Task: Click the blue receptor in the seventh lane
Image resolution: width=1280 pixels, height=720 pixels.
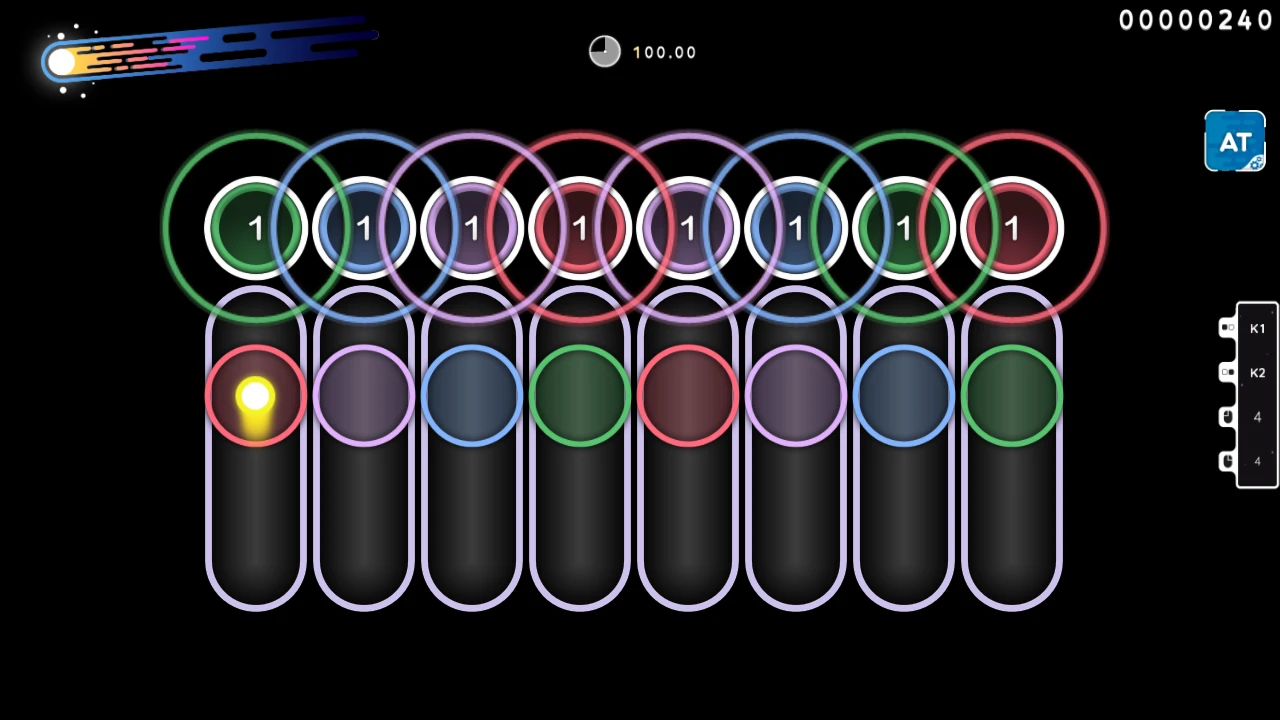Action: tap(903, 395)
